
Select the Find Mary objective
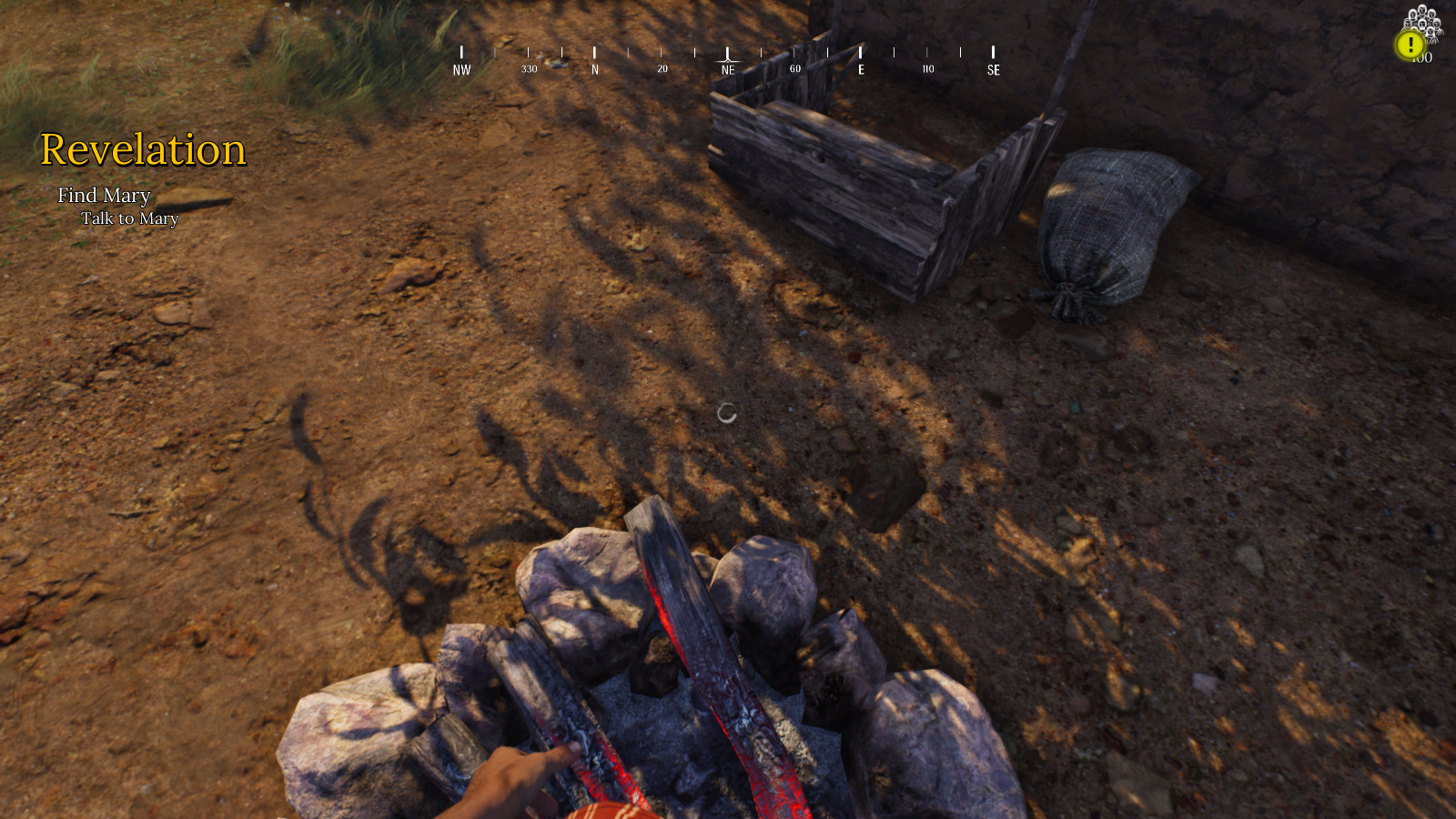click(104, 196)
